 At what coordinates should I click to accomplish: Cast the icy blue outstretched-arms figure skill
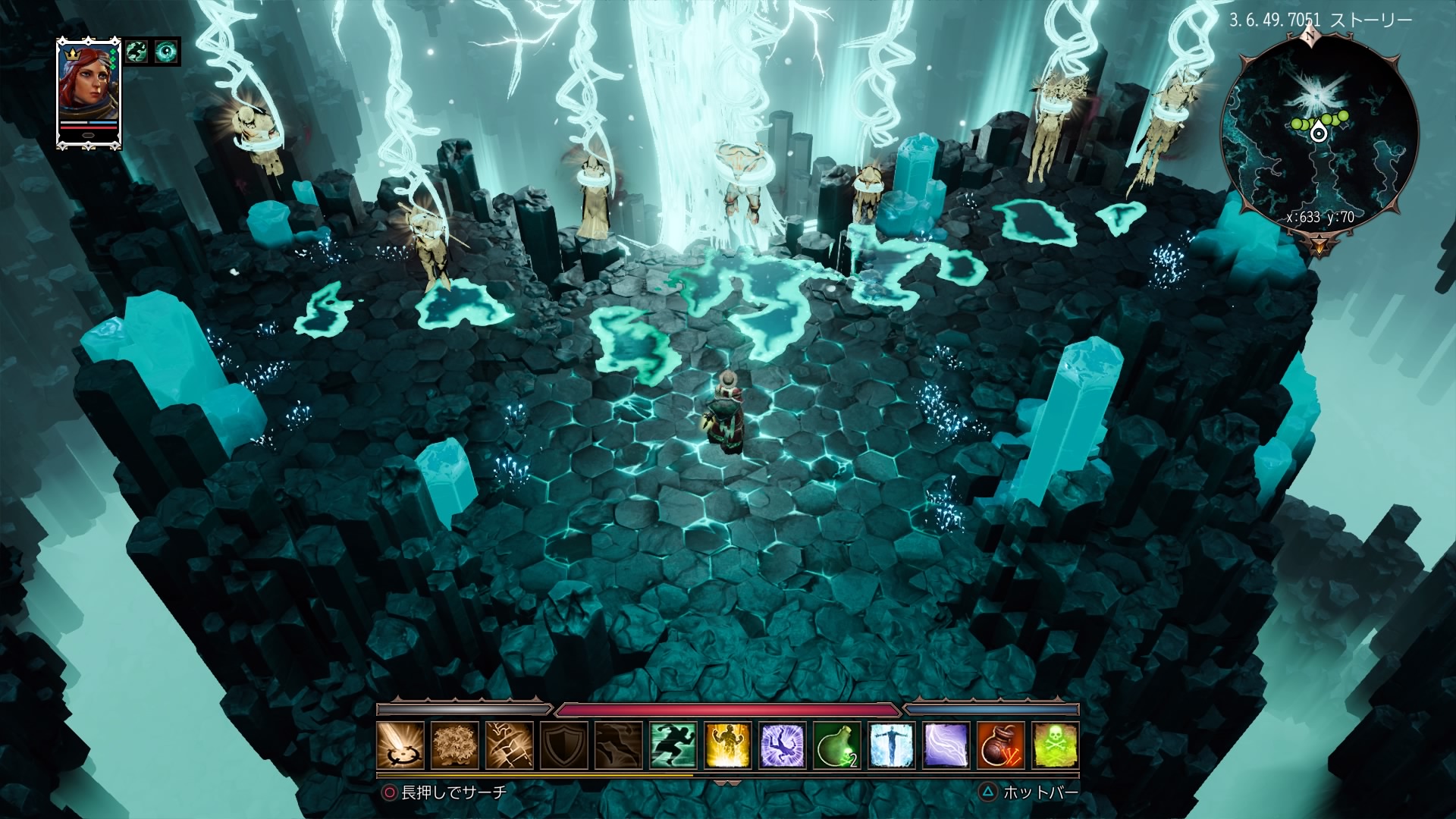[x=892, y=745]
